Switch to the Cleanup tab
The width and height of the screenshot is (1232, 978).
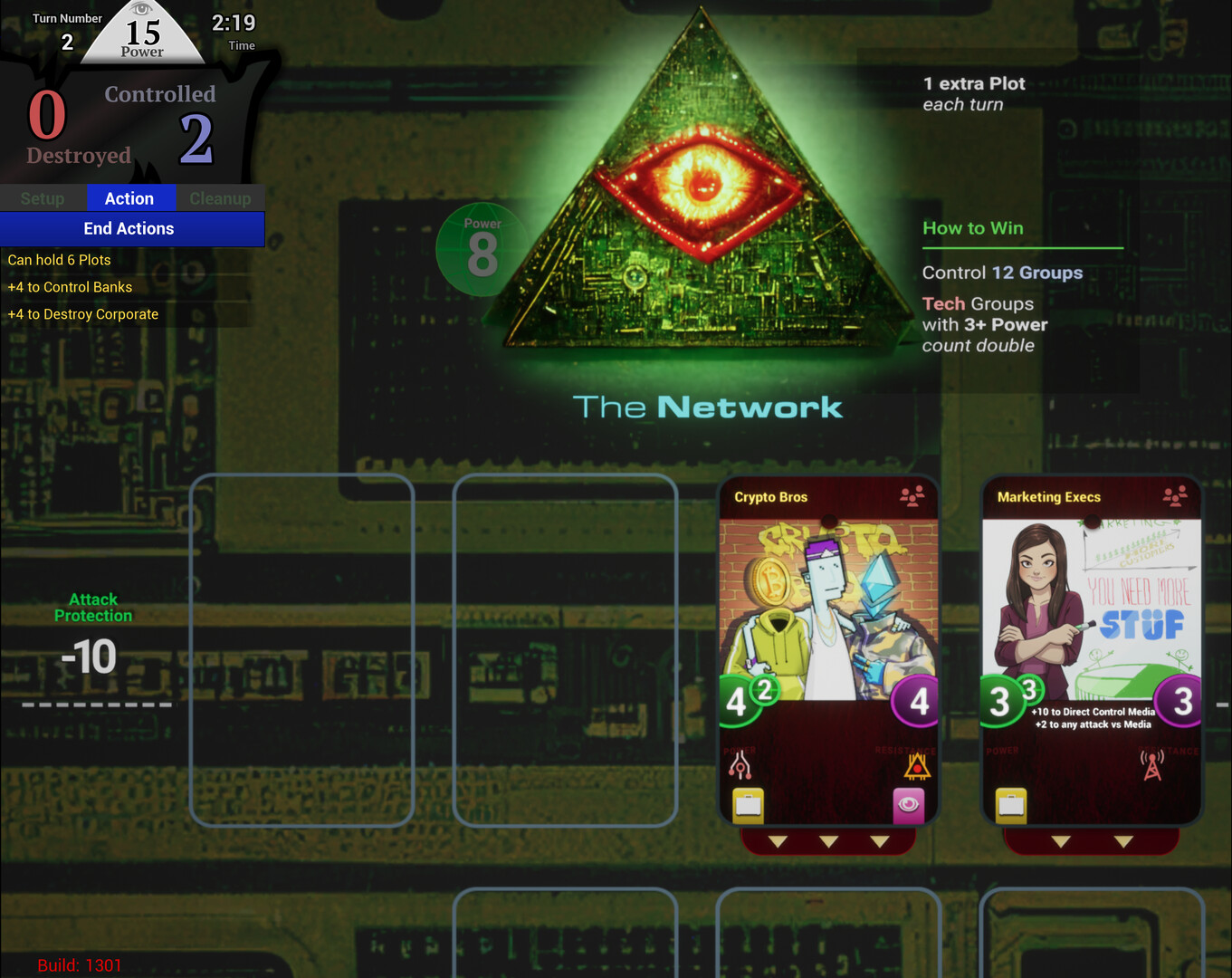[219, 198]
